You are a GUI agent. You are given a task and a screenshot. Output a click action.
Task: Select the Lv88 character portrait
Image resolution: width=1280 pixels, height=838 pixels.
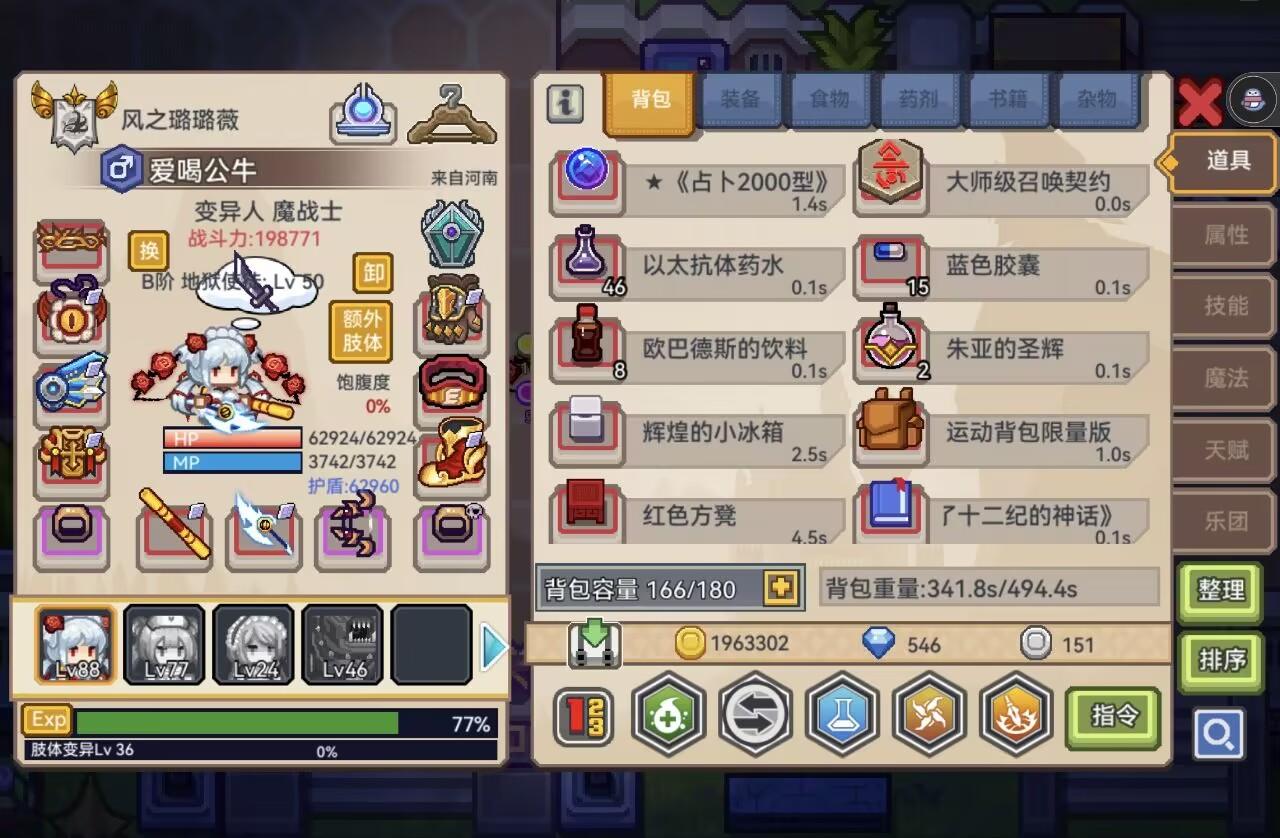click(x=76, y=644)
